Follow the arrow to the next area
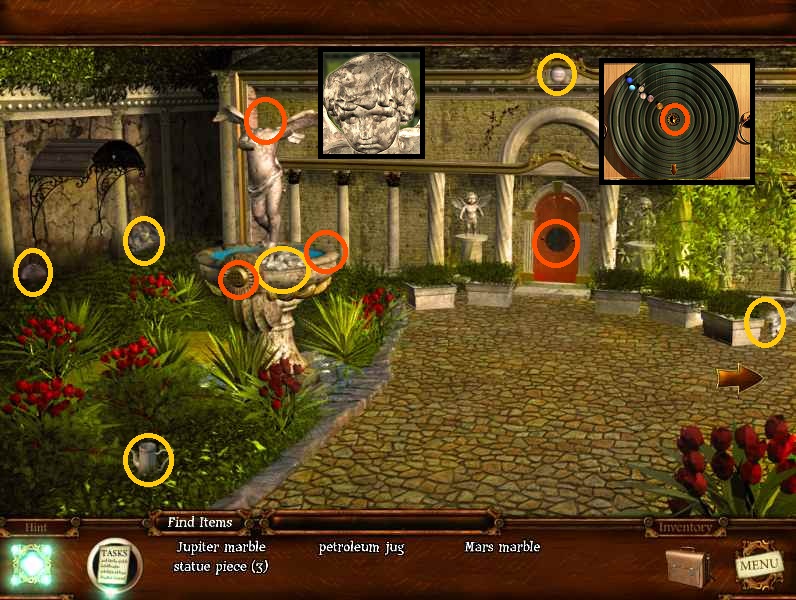The height and width of the screenshot is (600, 796). point(739,379)
